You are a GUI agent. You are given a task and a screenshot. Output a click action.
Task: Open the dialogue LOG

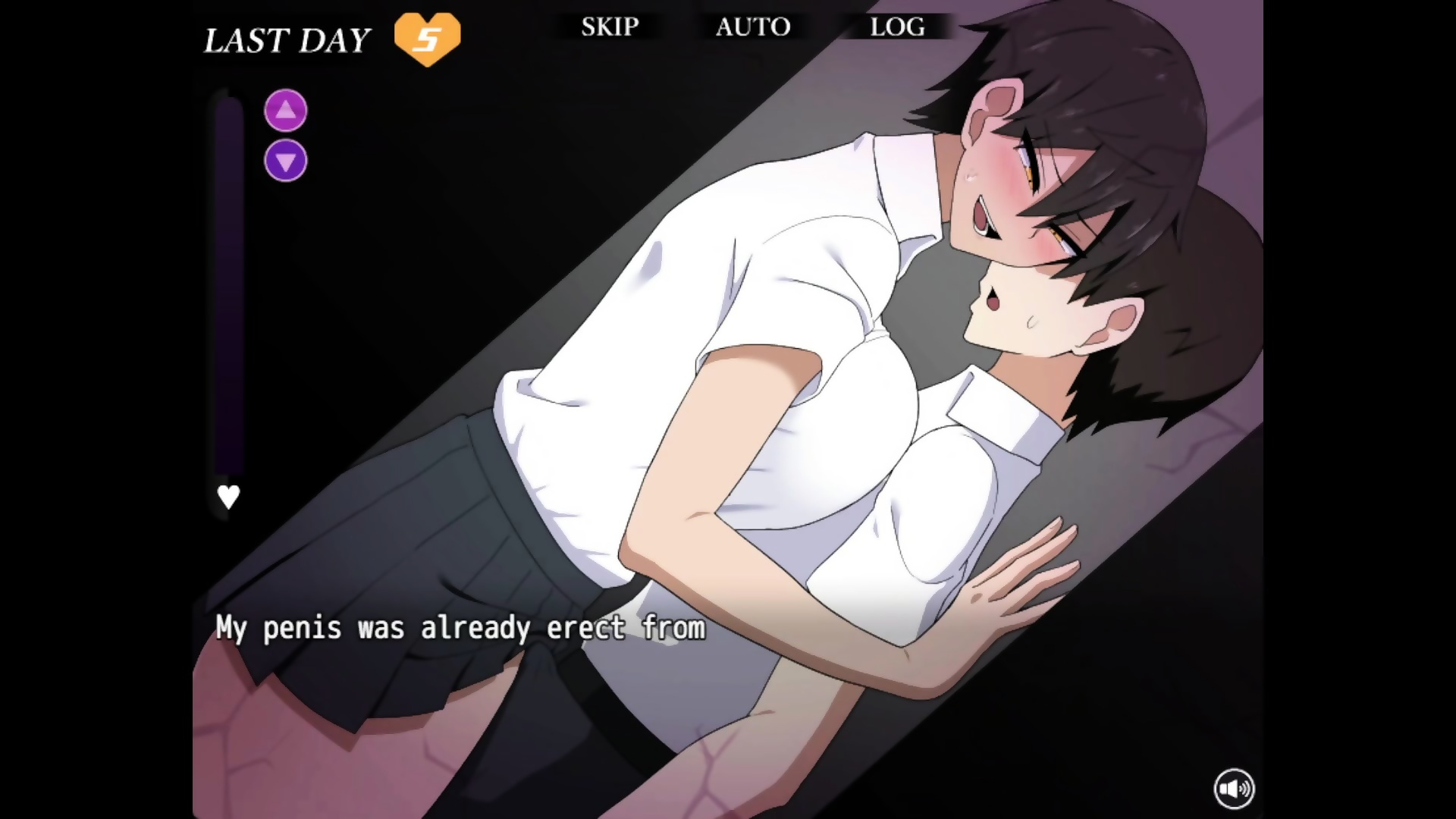pos(897,27)
